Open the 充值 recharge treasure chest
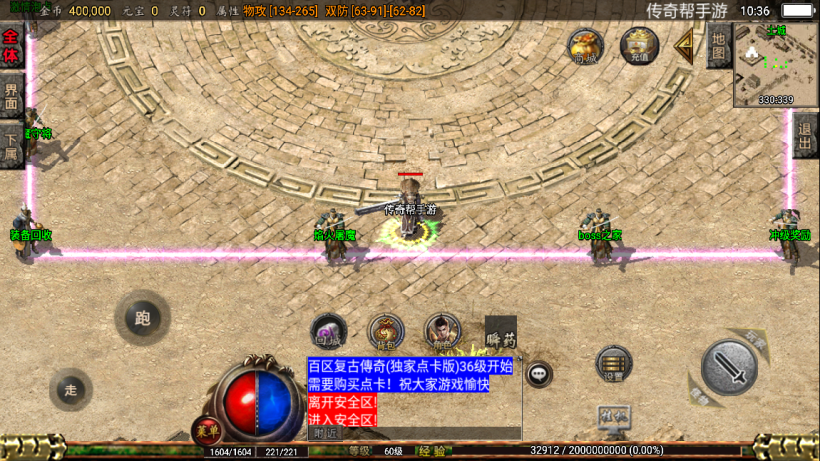The image size is (820, 461). 639,46
